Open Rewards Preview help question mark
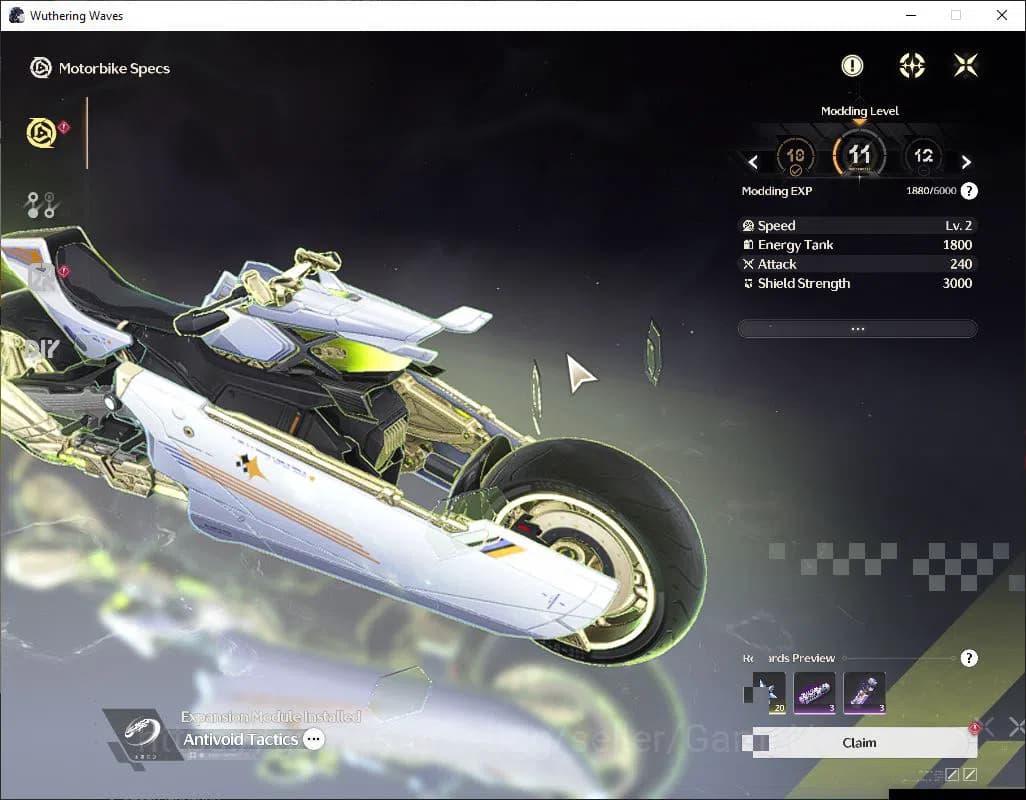Viewport: 1026px width, 800px height. [969, 658]
